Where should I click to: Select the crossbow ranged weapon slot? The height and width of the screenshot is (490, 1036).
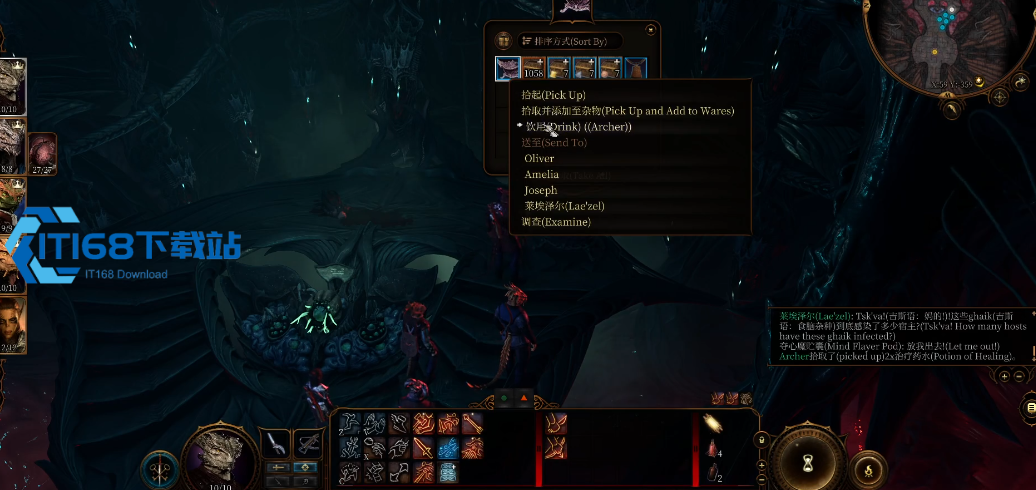coord(307,441)
